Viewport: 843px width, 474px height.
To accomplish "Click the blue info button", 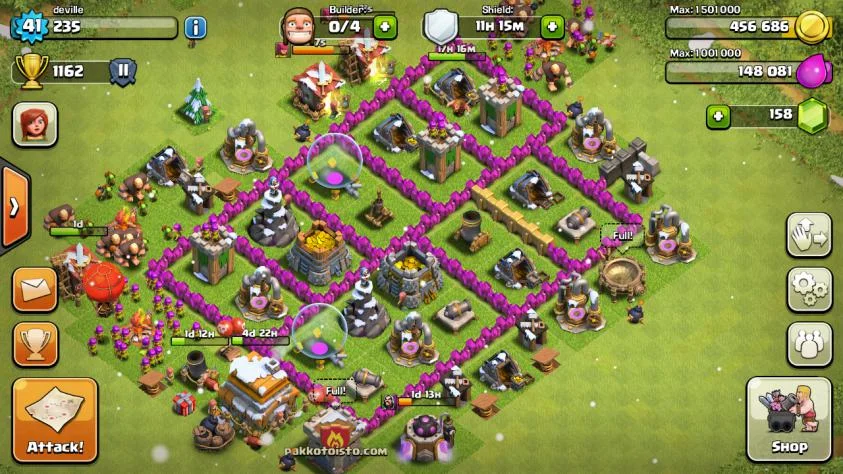I will (196, 27).
